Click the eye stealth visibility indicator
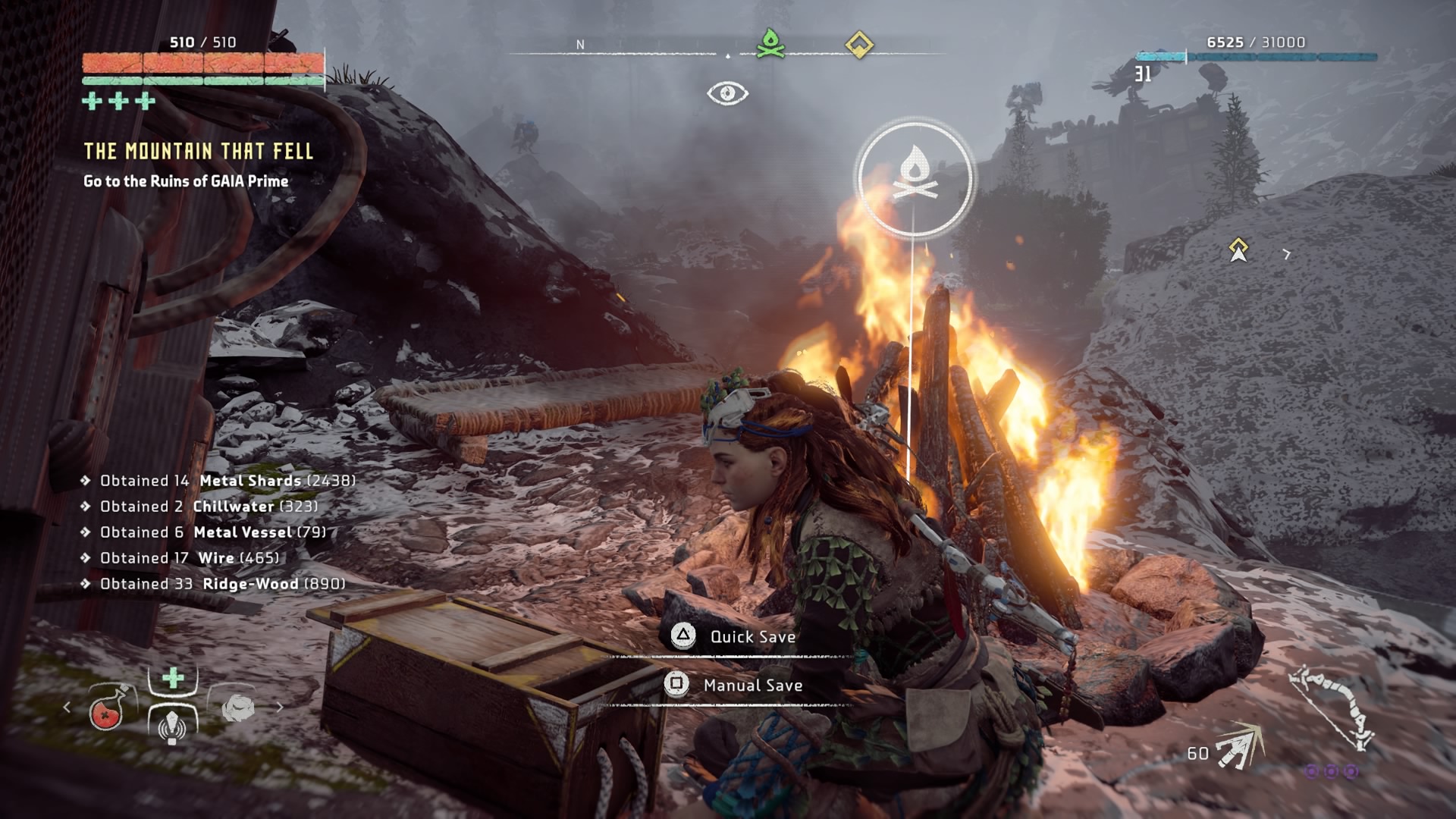This screenshot has width=1456, height=819. click(x=727, y=93)
